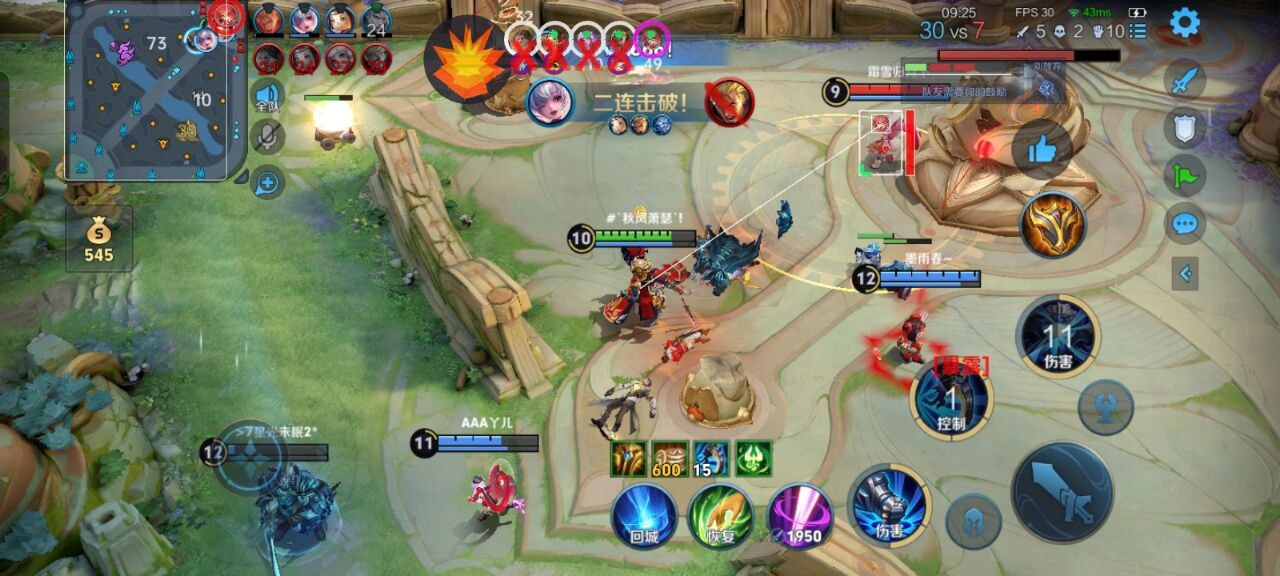Open the blue speech bubble chat
This screenshot has width=1280, height=576.
click(x=1185, y=223)
